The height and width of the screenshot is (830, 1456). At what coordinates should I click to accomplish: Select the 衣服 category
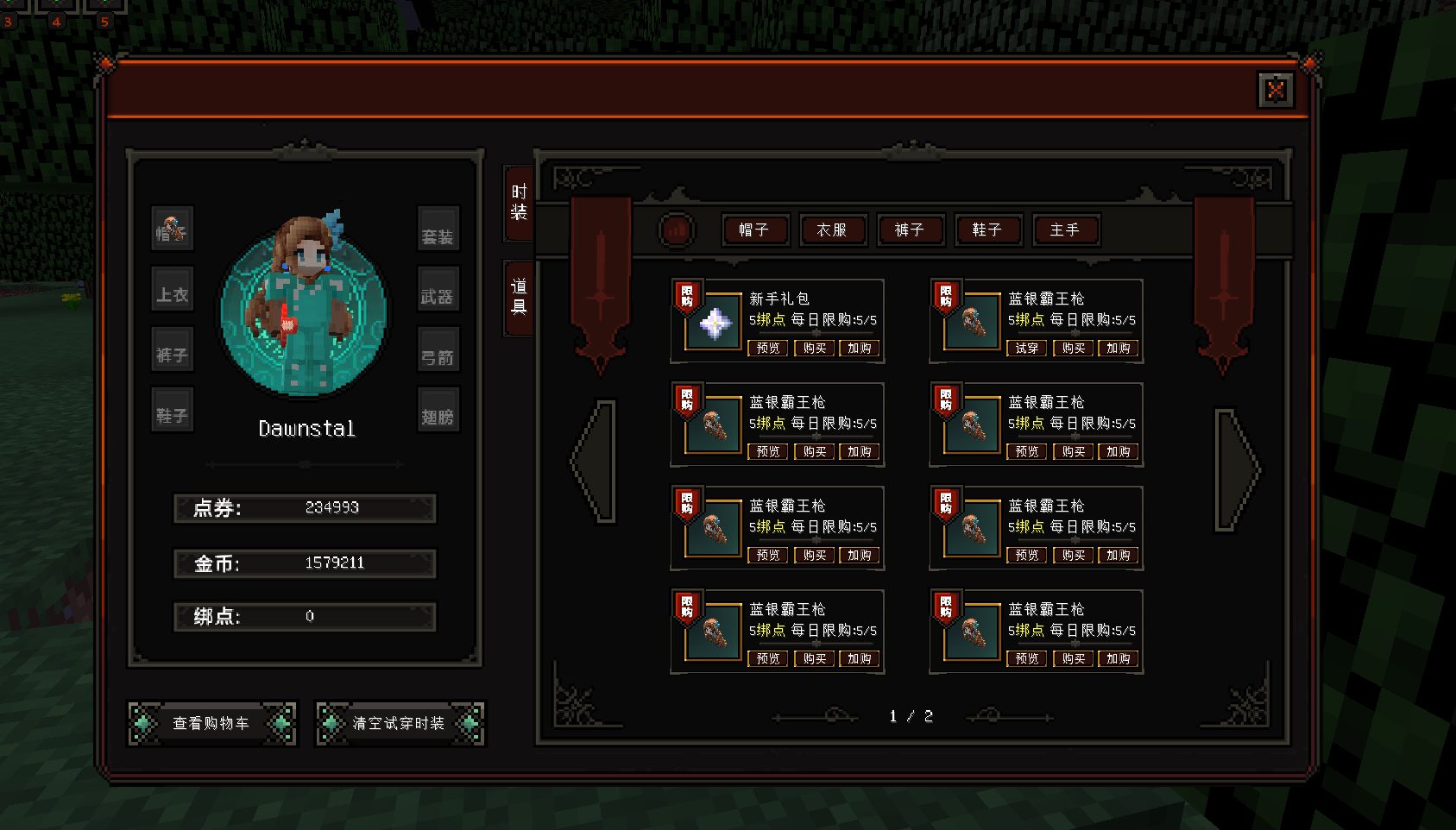point(831,230)
